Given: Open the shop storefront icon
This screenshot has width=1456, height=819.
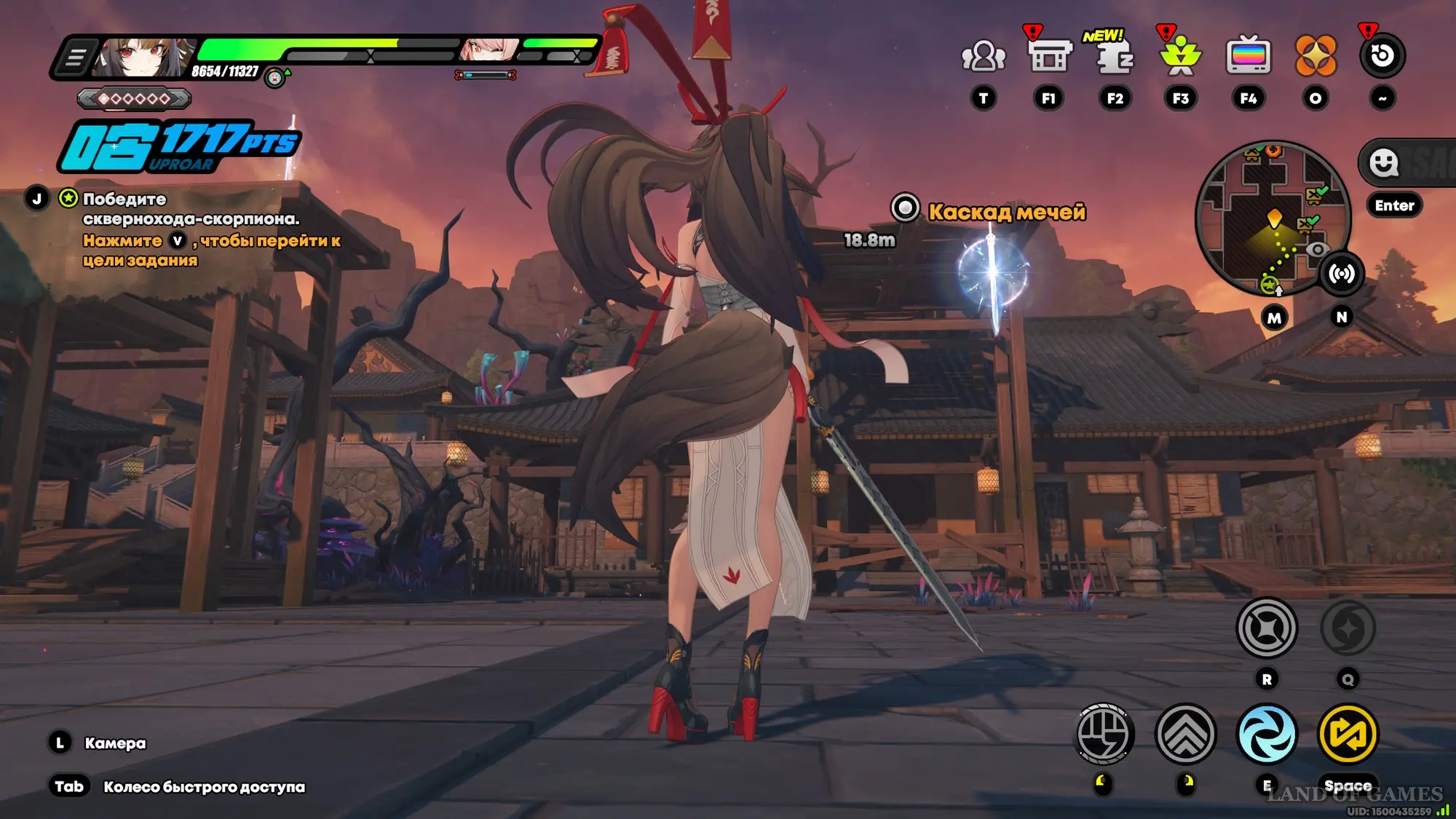Looking at the screenshot, I should [1049, 56].
